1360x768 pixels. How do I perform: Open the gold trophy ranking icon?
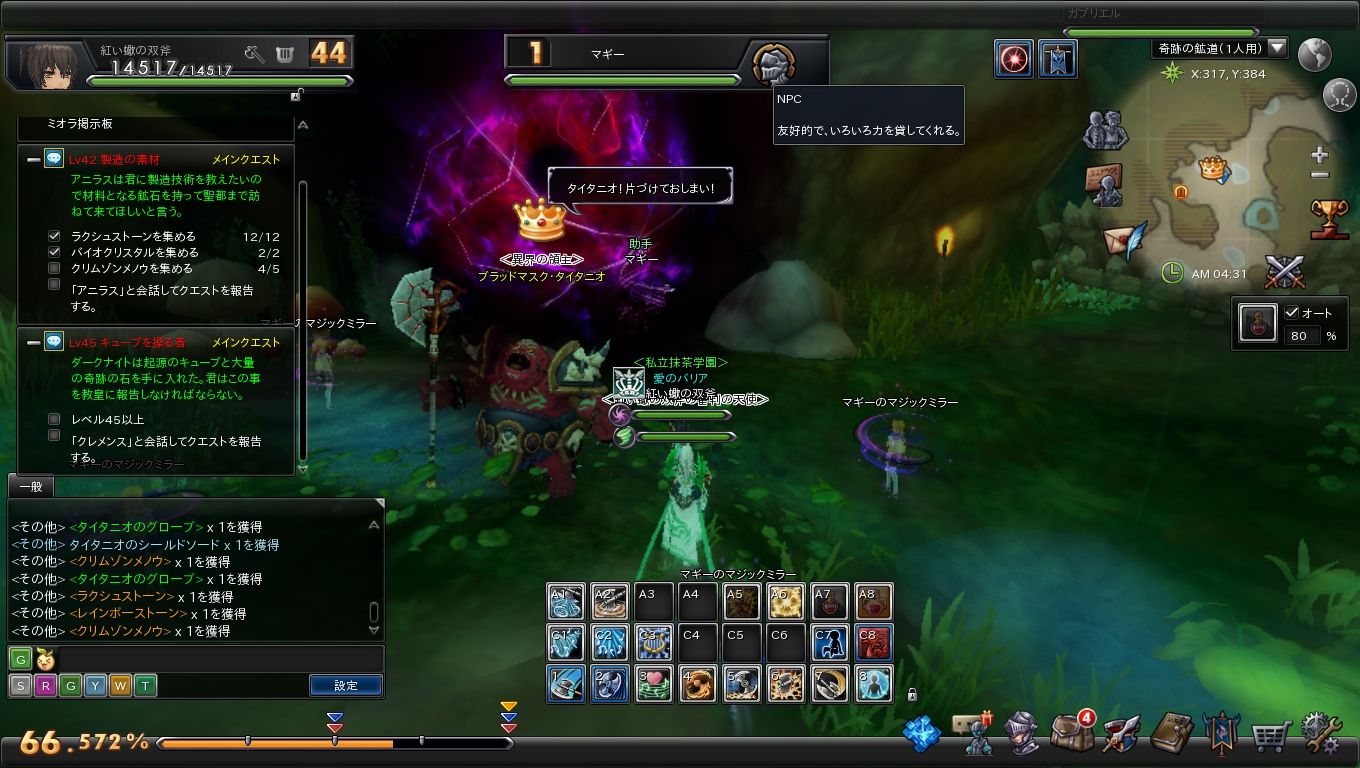pos(1329,218)
